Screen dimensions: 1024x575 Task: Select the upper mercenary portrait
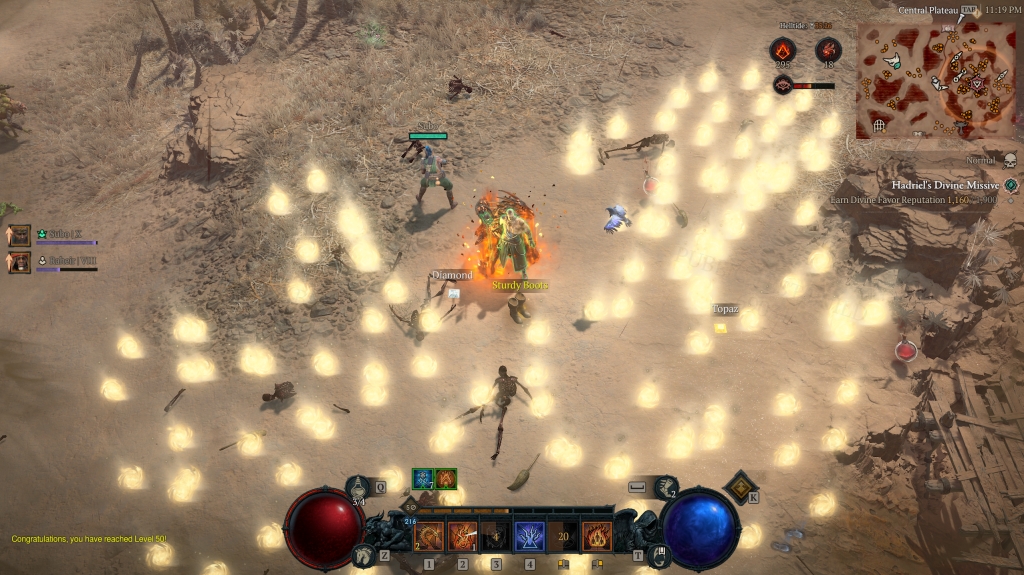pyautogui.click(x=20, y=236)
